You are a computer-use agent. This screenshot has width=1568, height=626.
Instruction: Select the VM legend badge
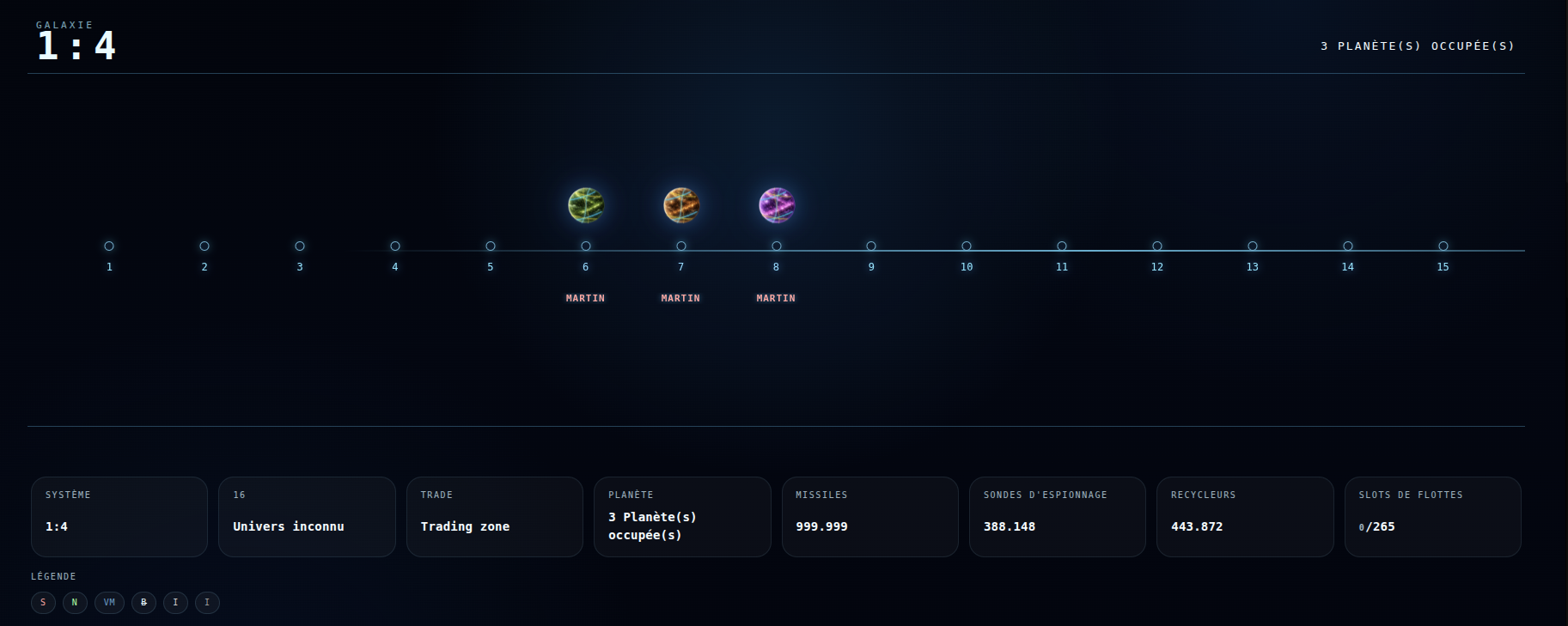(x=109, y=603)
